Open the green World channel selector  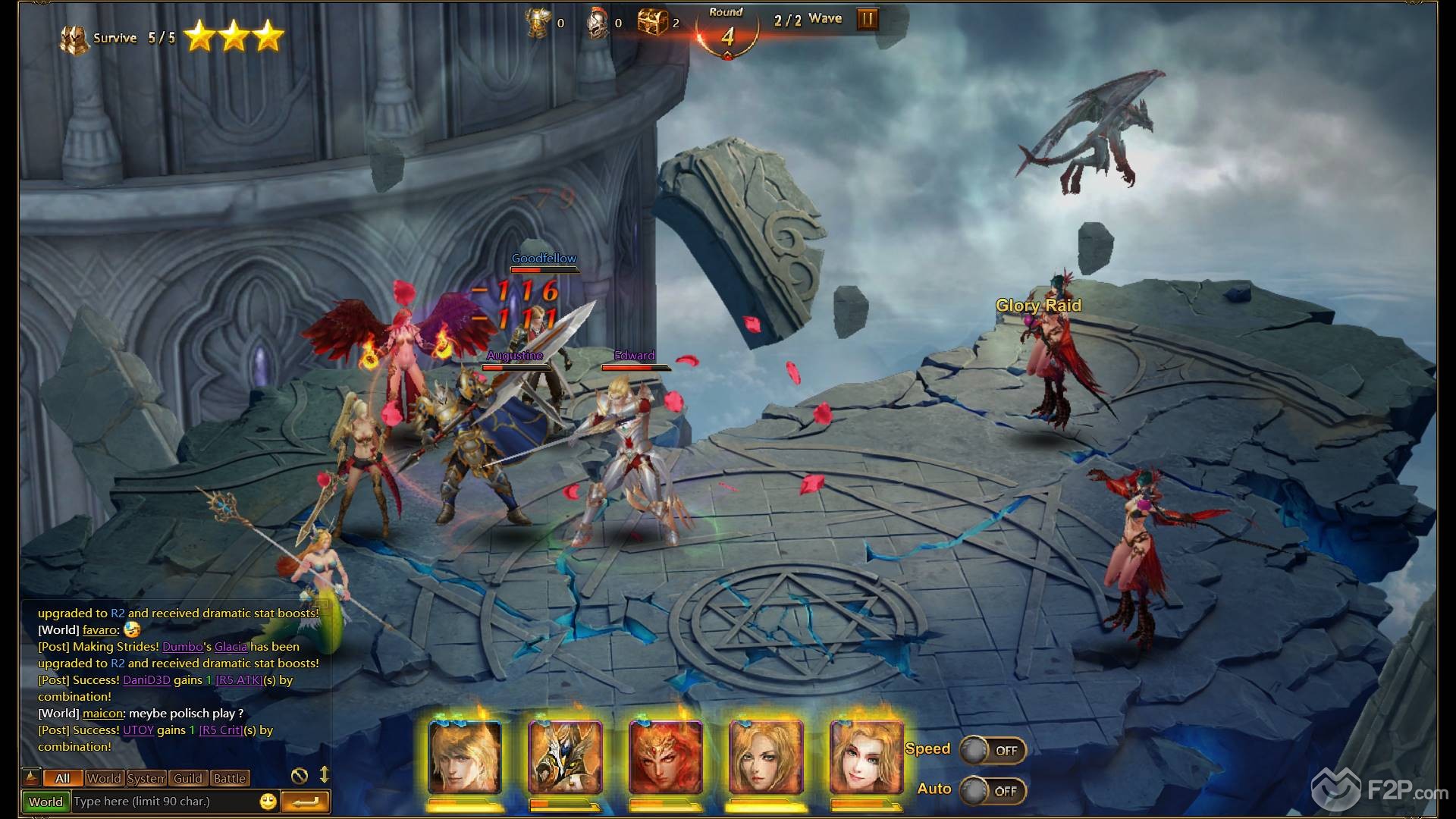point(45,802)
